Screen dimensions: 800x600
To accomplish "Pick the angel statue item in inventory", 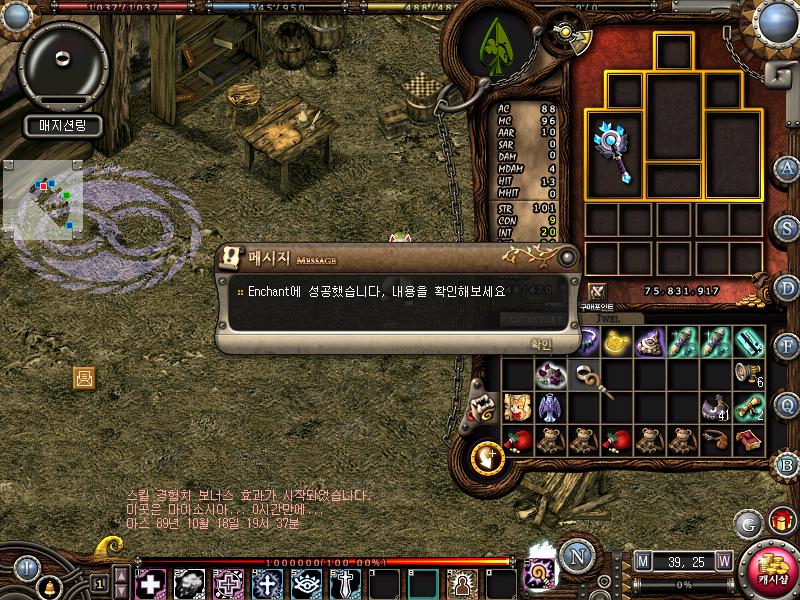I will pos(549,407).
